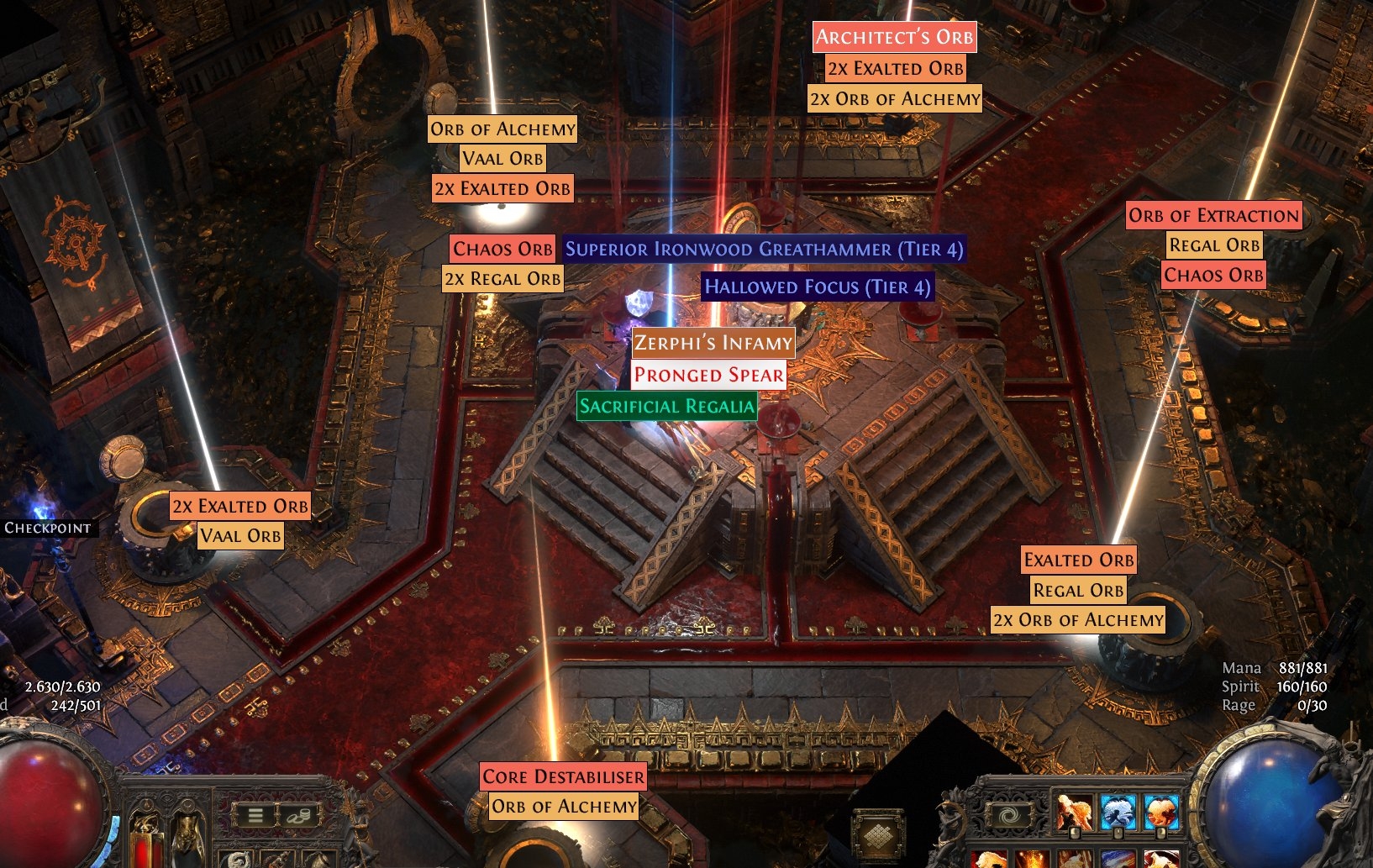The image size is (1373, 868).
Task: Click the spiral portal button
Action: point(1007,815)
